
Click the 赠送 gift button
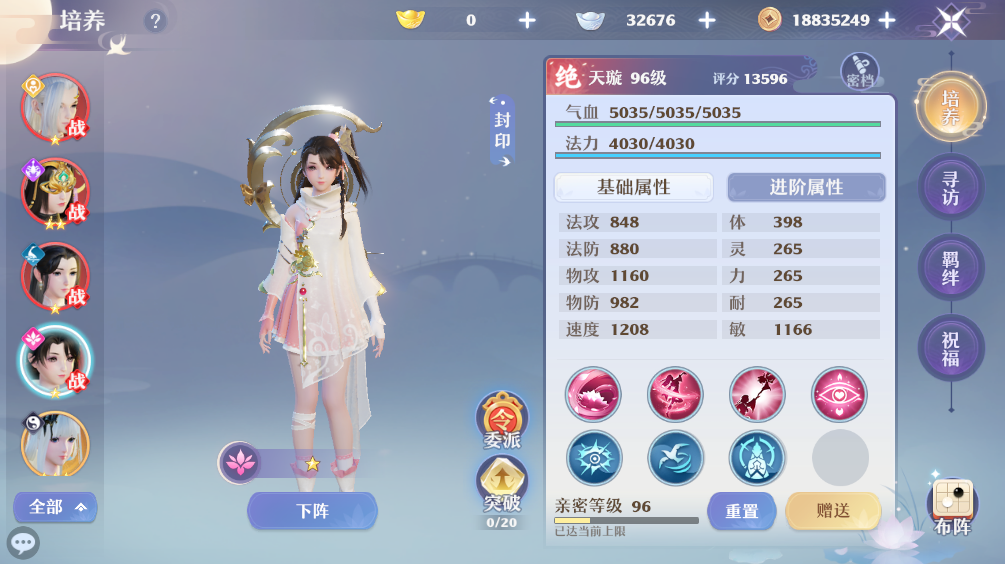click(x=832, y=511)
